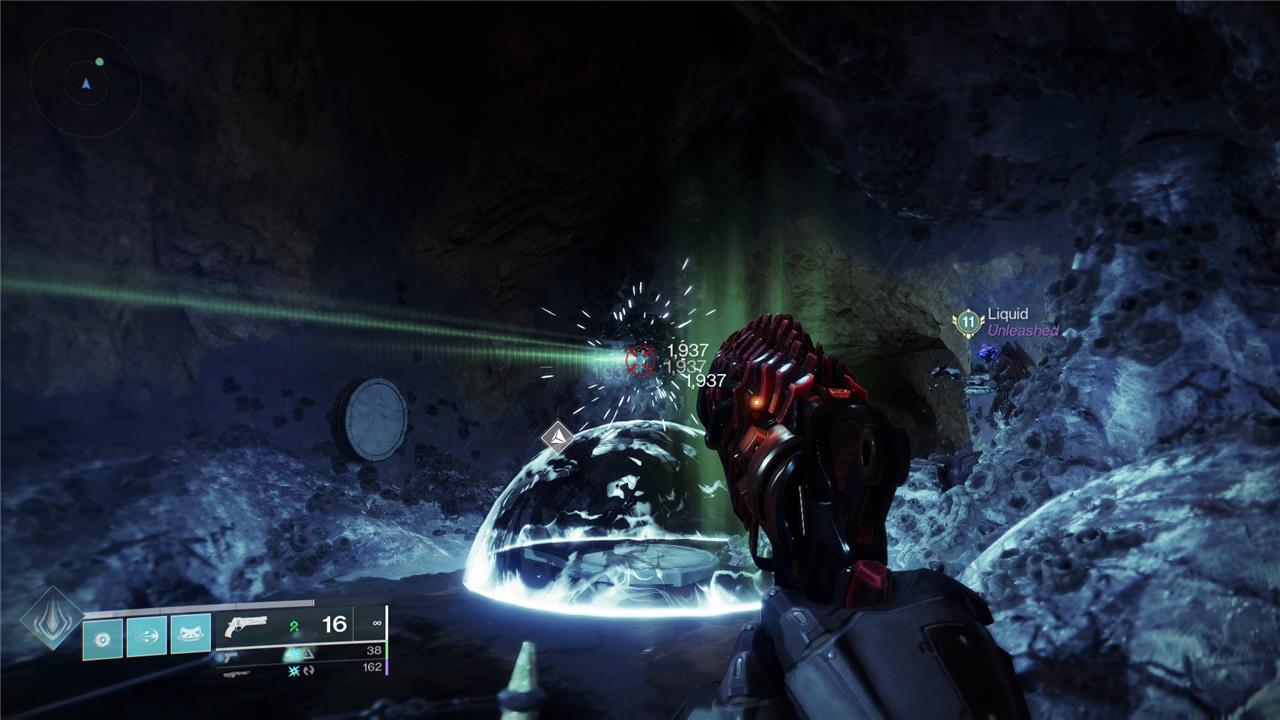The width and height of the screenshot is (1280, 720).
Task: Select the diamond objective waypoint marker
Action: point(557,436)
